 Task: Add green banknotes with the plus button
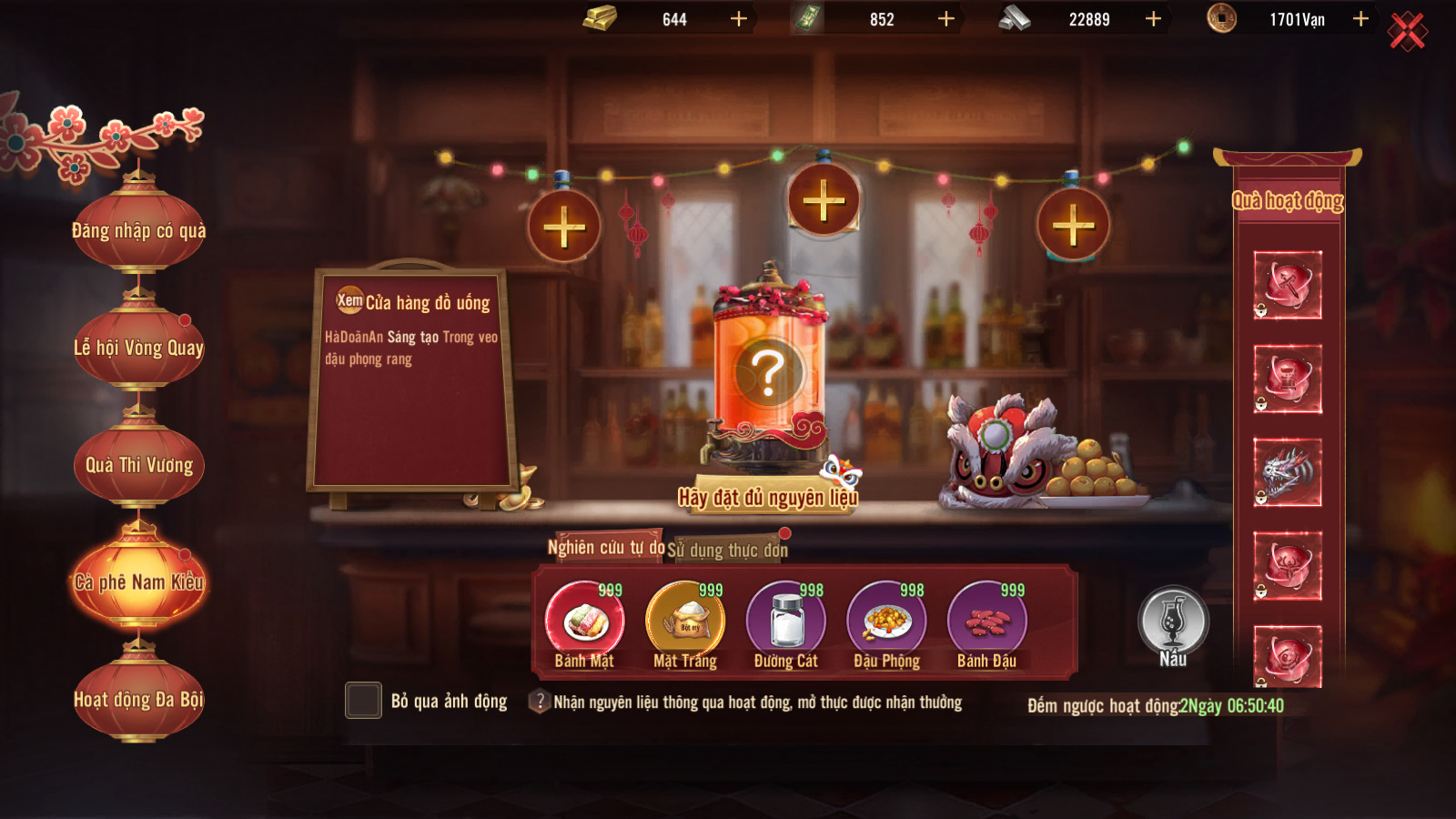946,19
